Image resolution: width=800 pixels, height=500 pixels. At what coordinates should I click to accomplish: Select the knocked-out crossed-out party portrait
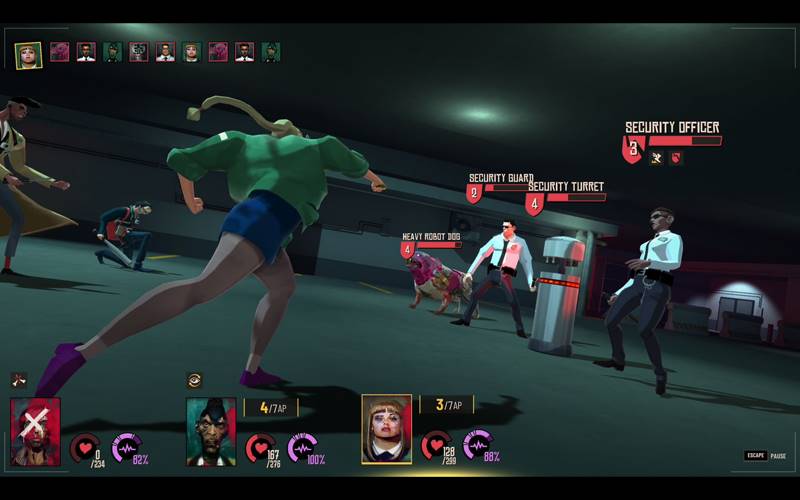pos(35,431)
